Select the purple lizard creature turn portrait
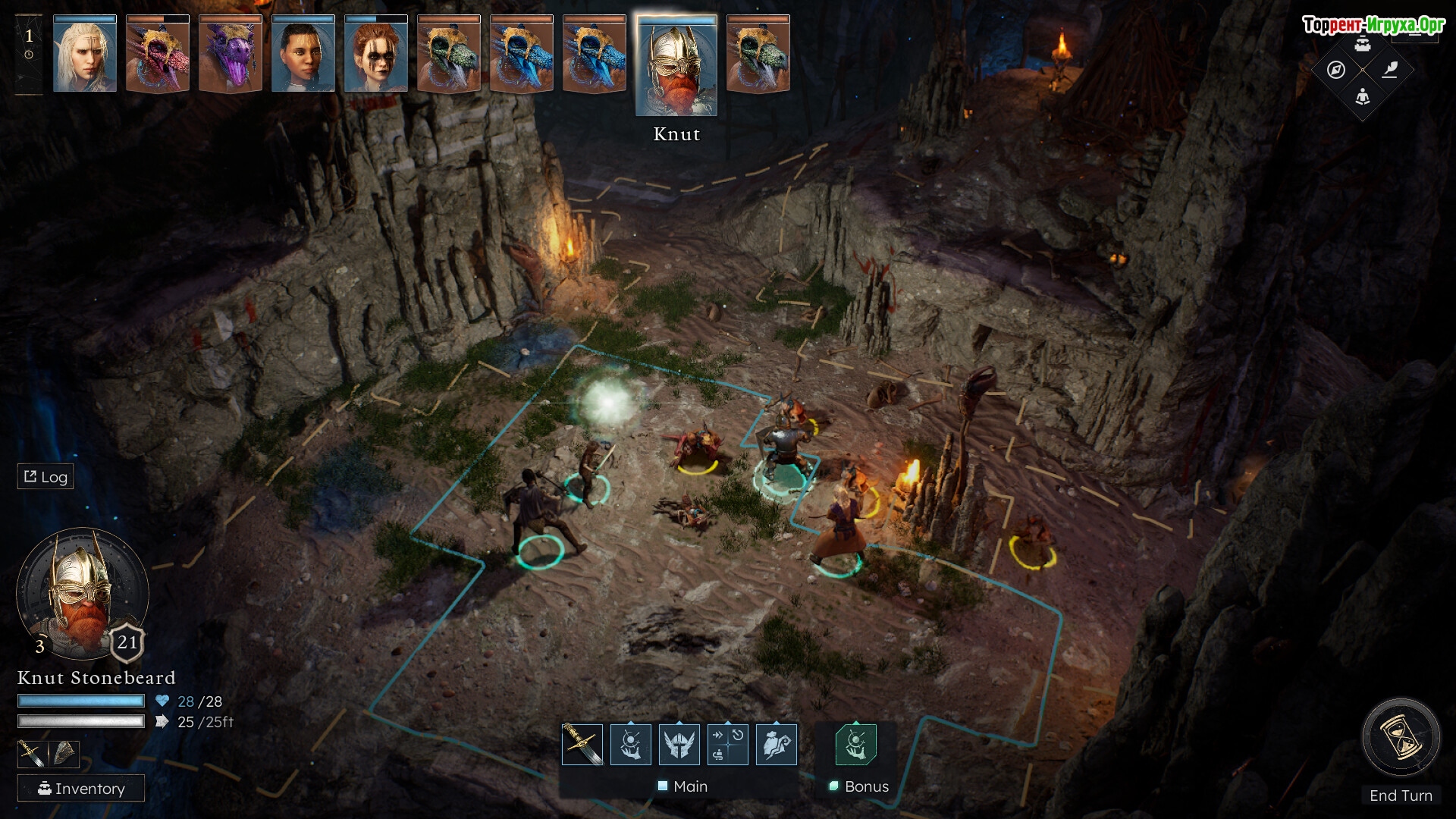The width and height of the screenshot is (1456, 819). (x=231, y=55)
